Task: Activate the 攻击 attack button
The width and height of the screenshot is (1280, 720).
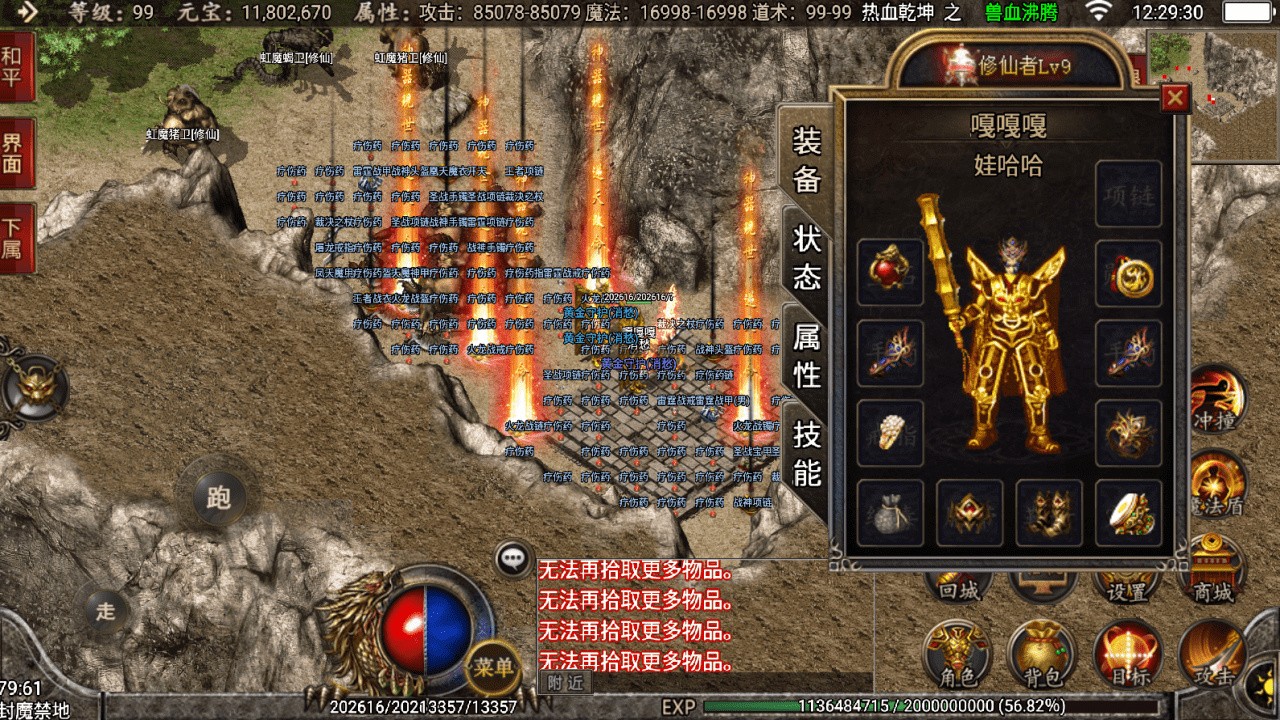Action: click(x=1212, y=654)
